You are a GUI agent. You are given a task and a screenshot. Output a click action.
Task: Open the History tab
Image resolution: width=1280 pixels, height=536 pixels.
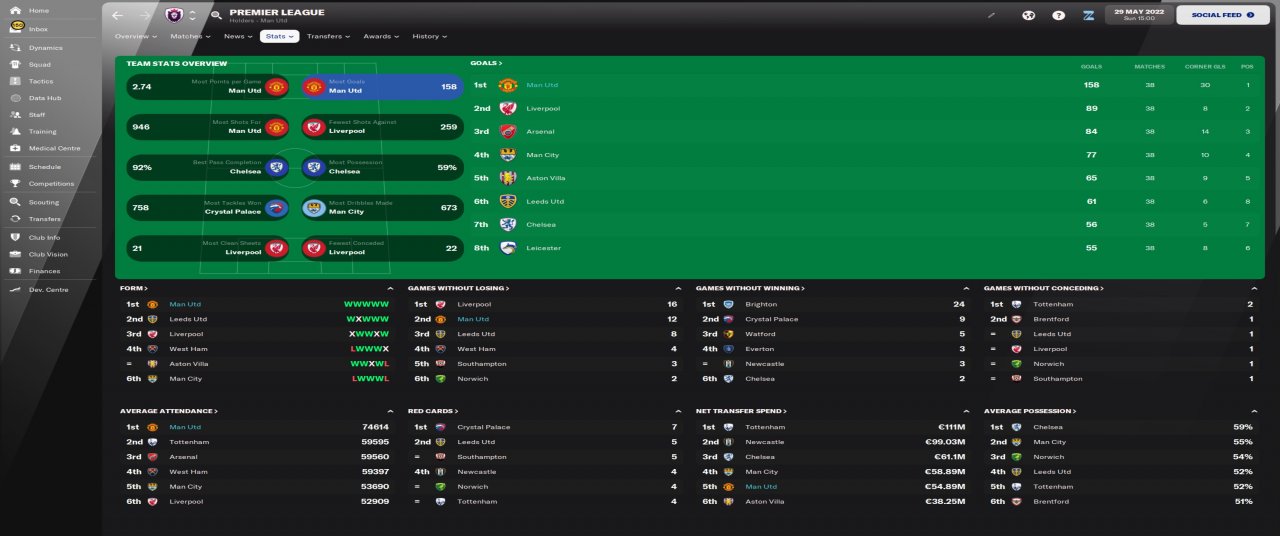click(x=429, y=36)
